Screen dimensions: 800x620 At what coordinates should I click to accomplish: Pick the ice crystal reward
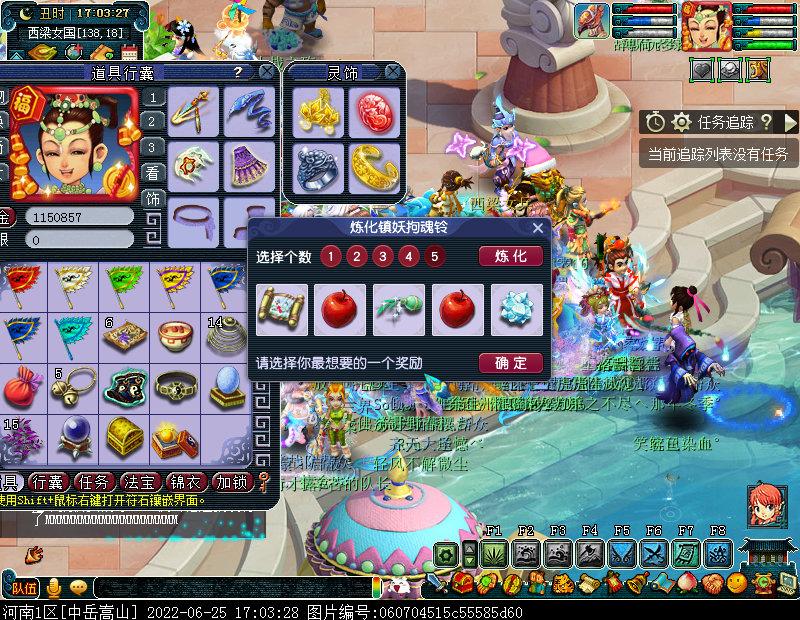tap(517, 310)
